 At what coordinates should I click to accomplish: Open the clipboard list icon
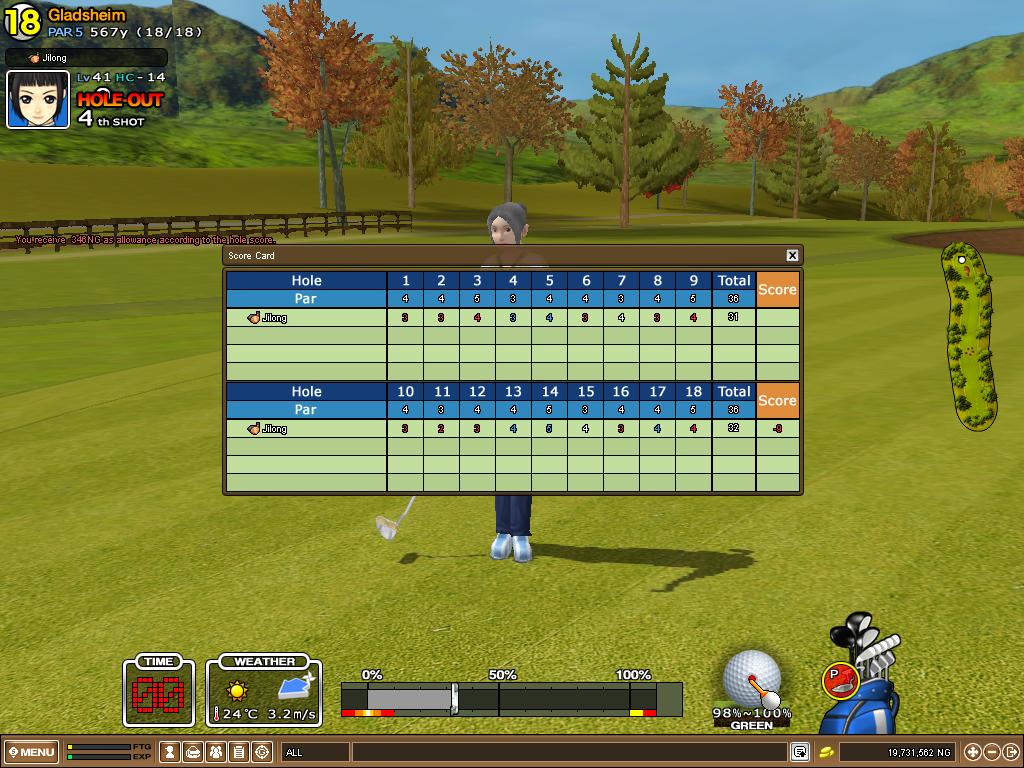pyautogui.click(x=239, y=752)
